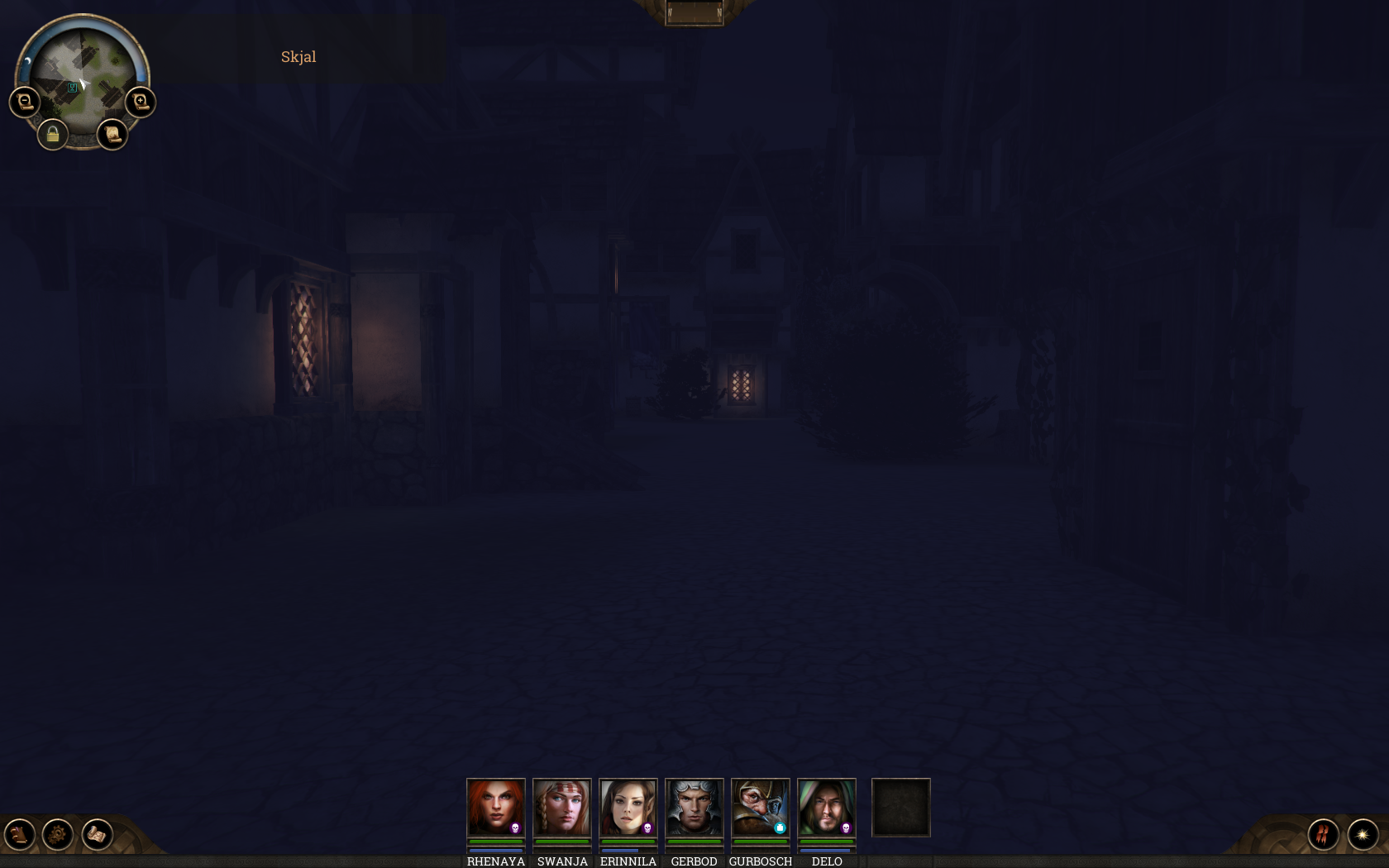
Task: Activate the glowing light burst icon
Action: coord(1363,834)
